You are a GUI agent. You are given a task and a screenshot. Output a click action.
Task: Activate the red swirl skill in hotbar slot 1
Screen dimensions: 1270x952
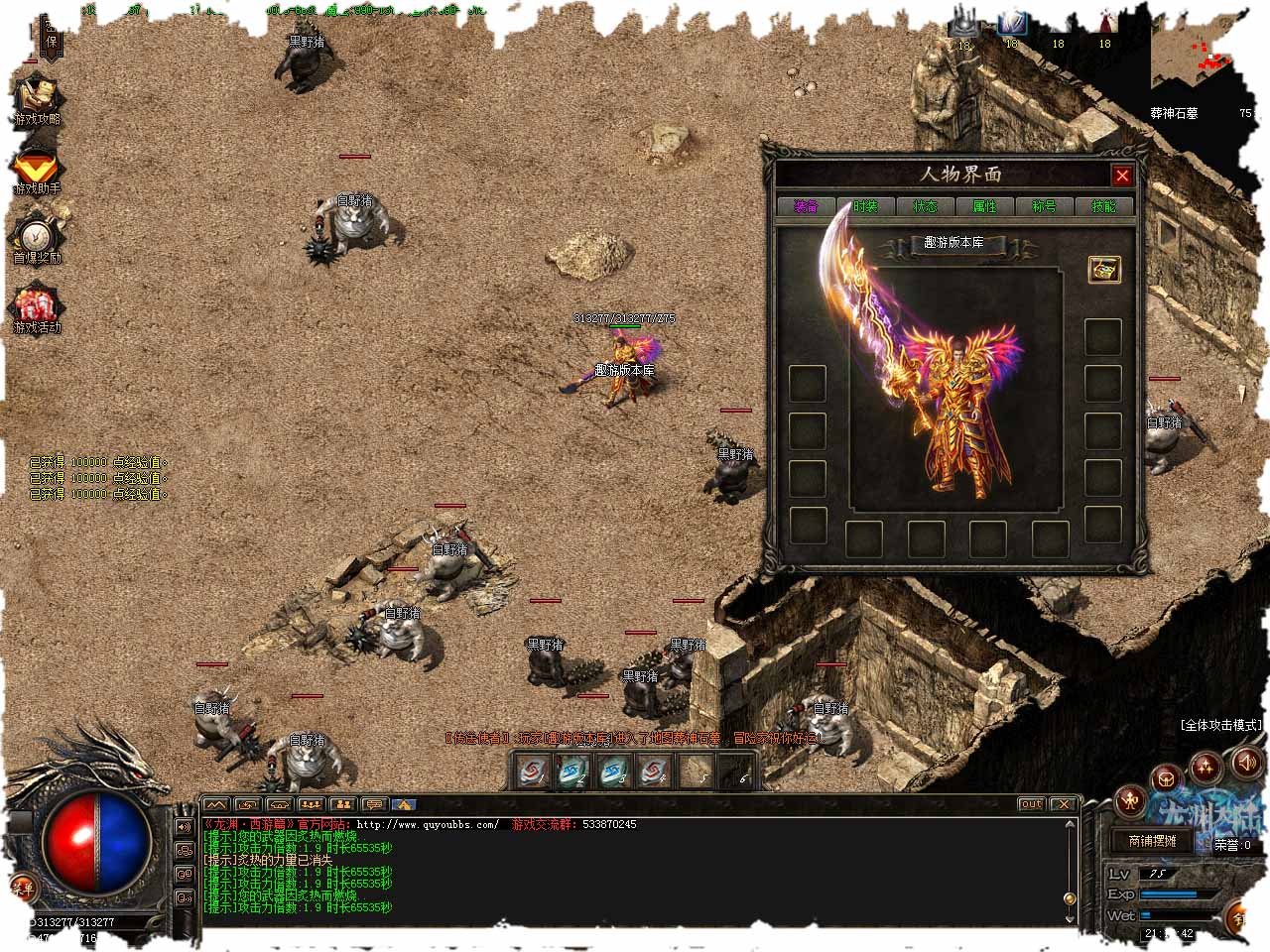(534, 770)
